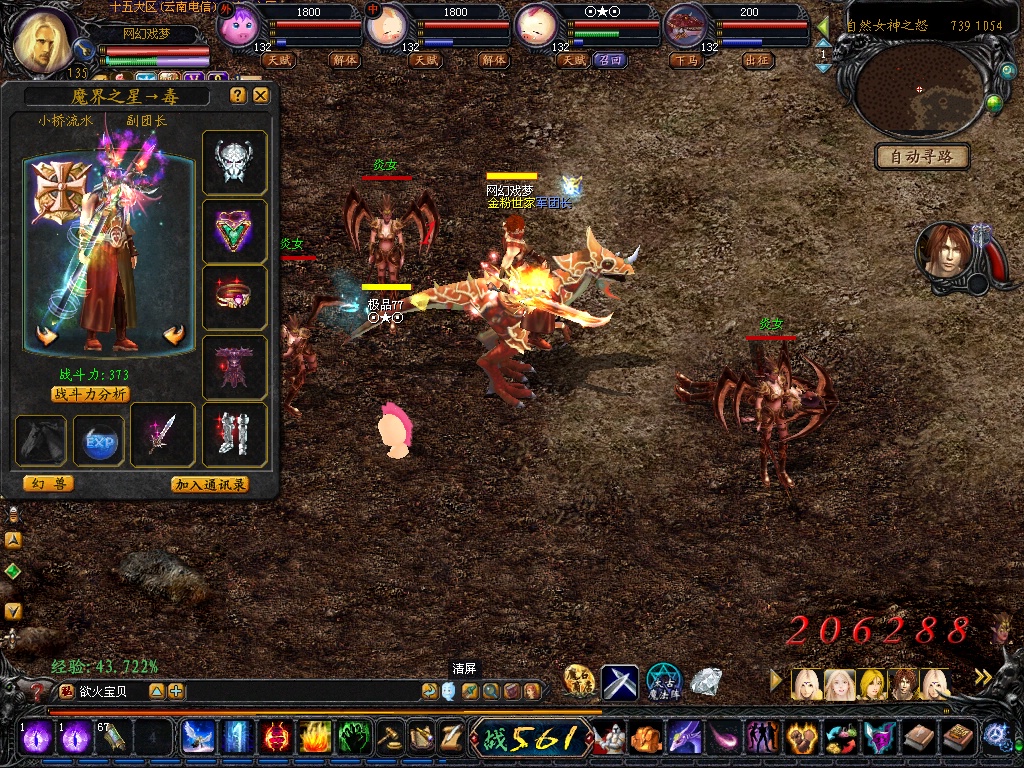The height and width of the screenshot is (768, 1024).
Task: Open the diamond shop icon
Action: (706, 681)
